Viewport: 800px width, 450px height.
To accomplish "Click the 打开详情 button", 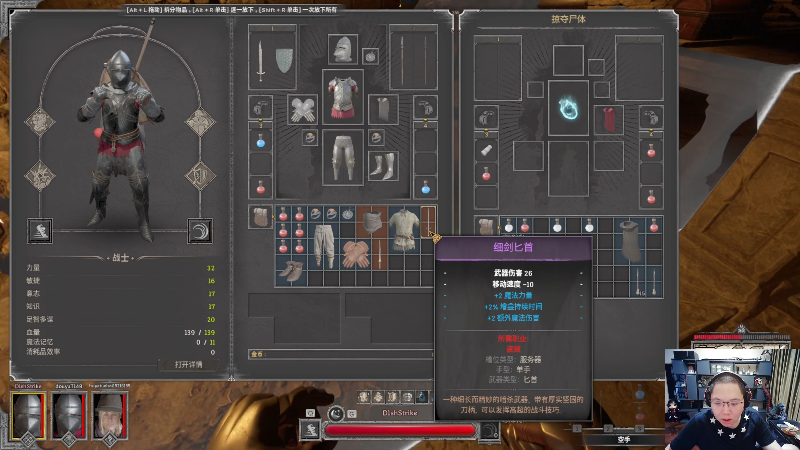I will tap(188, 364).
